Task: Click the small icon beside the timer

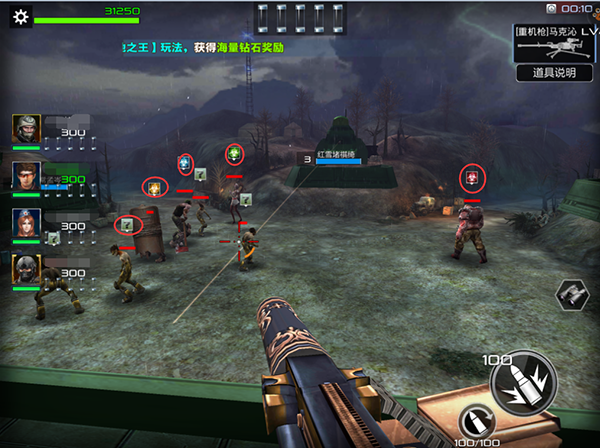Action: [551, 8]
